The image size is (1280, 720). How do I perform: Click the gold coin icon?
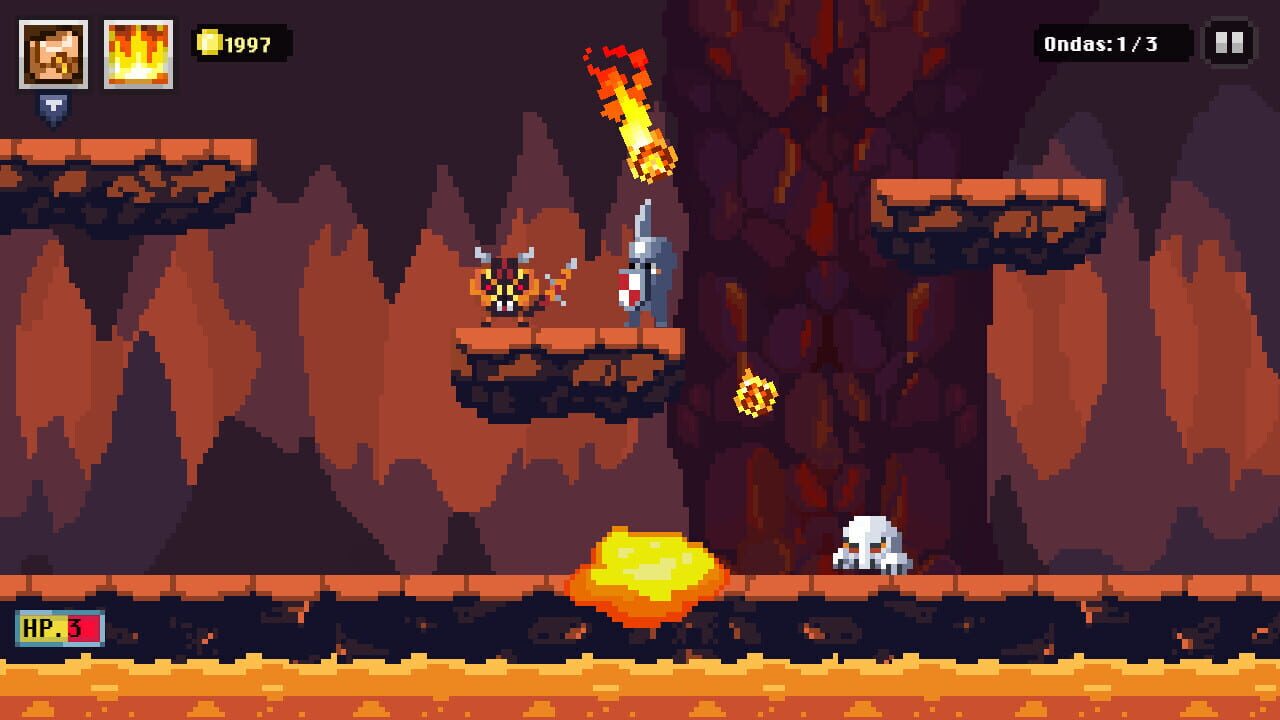(x=209, y=43)
